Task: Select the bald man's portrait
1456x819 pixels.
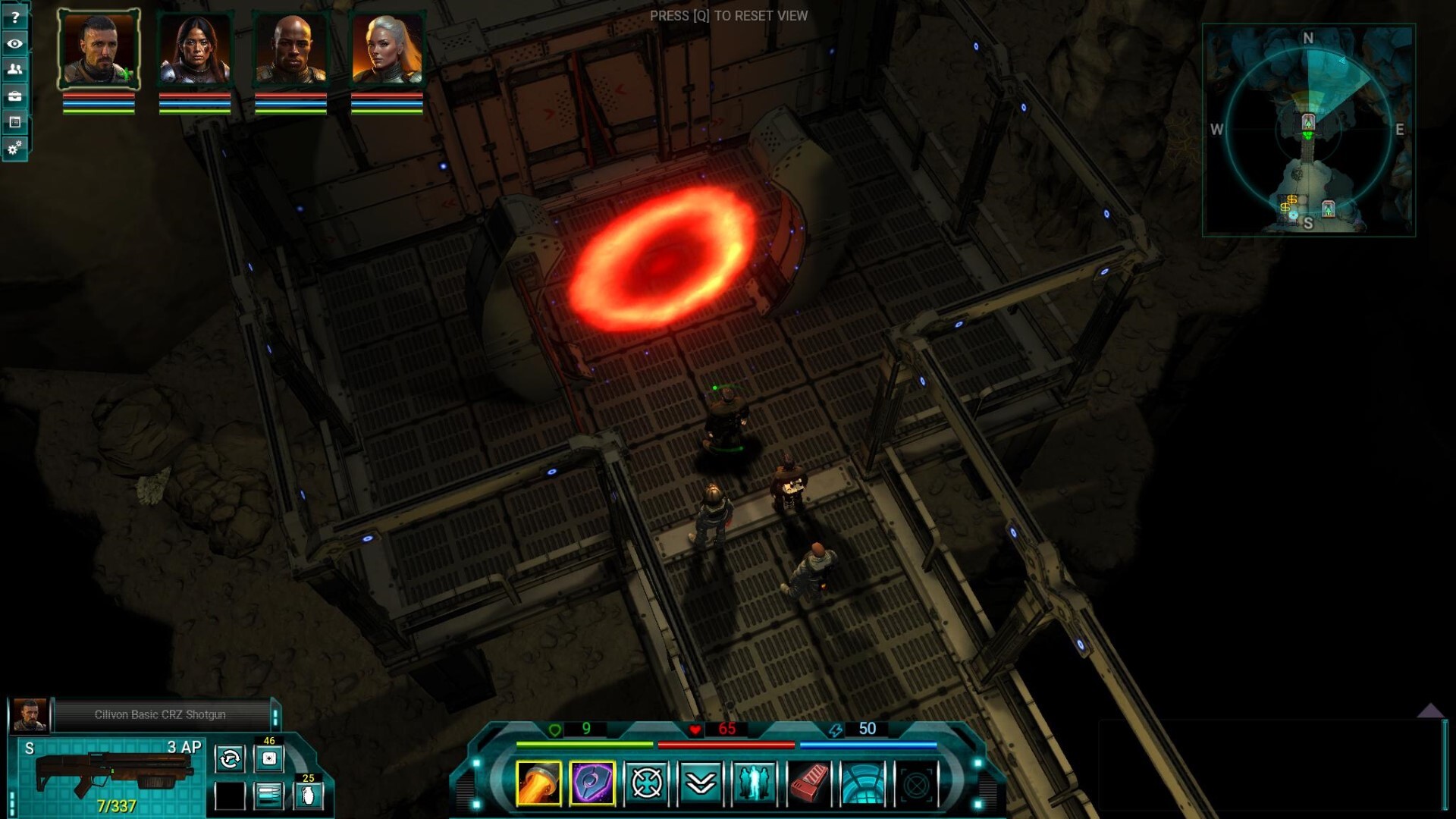Action: tap(291, 49)
